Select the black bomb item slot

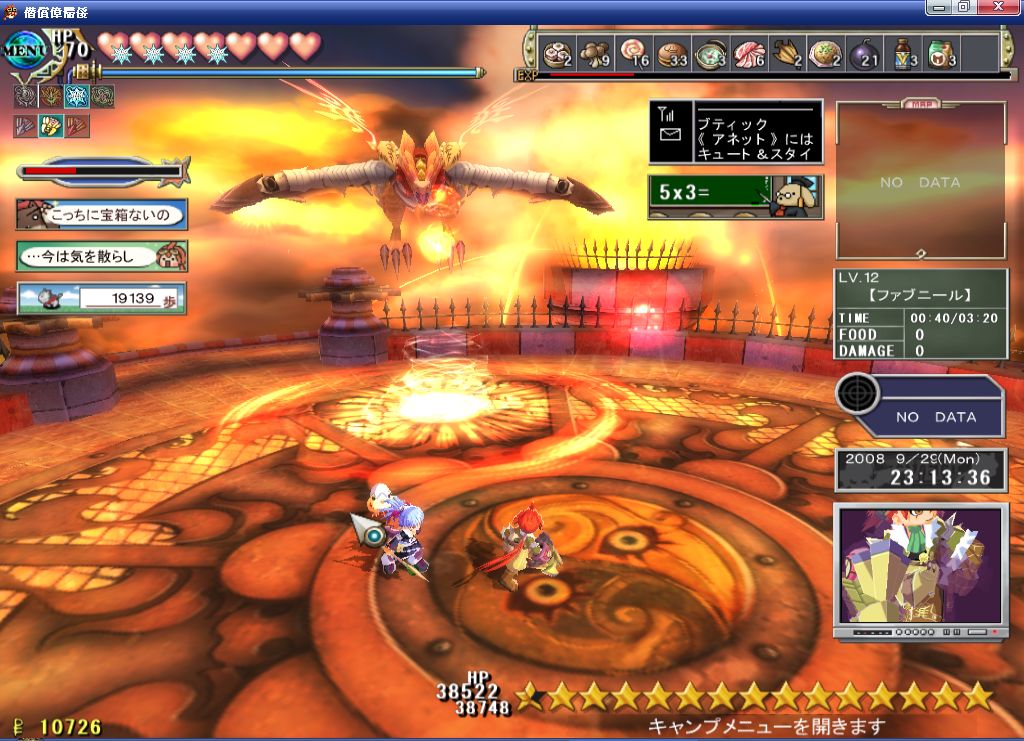pos(863,53)
